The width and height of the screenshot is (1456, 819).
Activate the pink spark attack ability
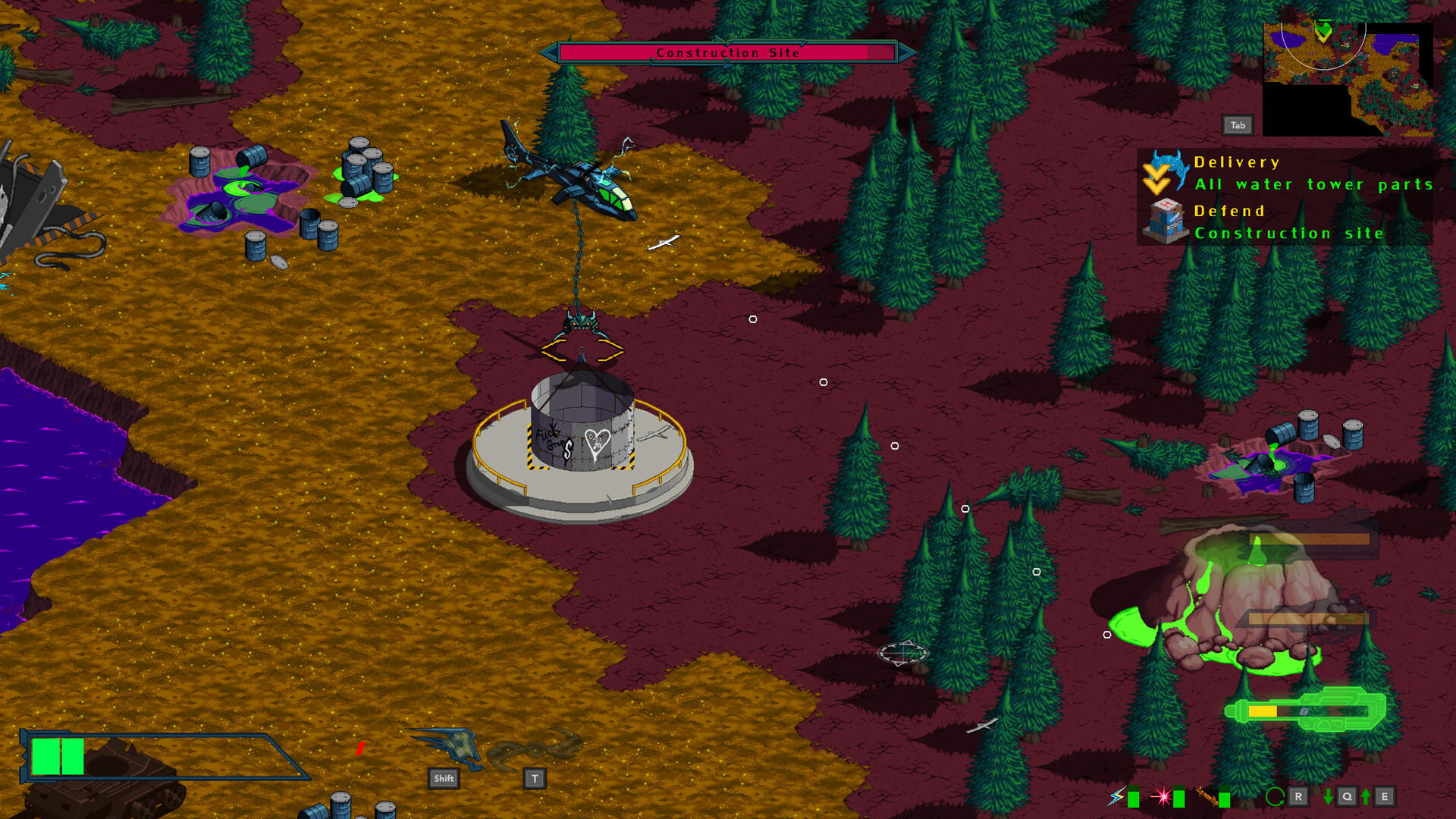tap(1163, 797)
